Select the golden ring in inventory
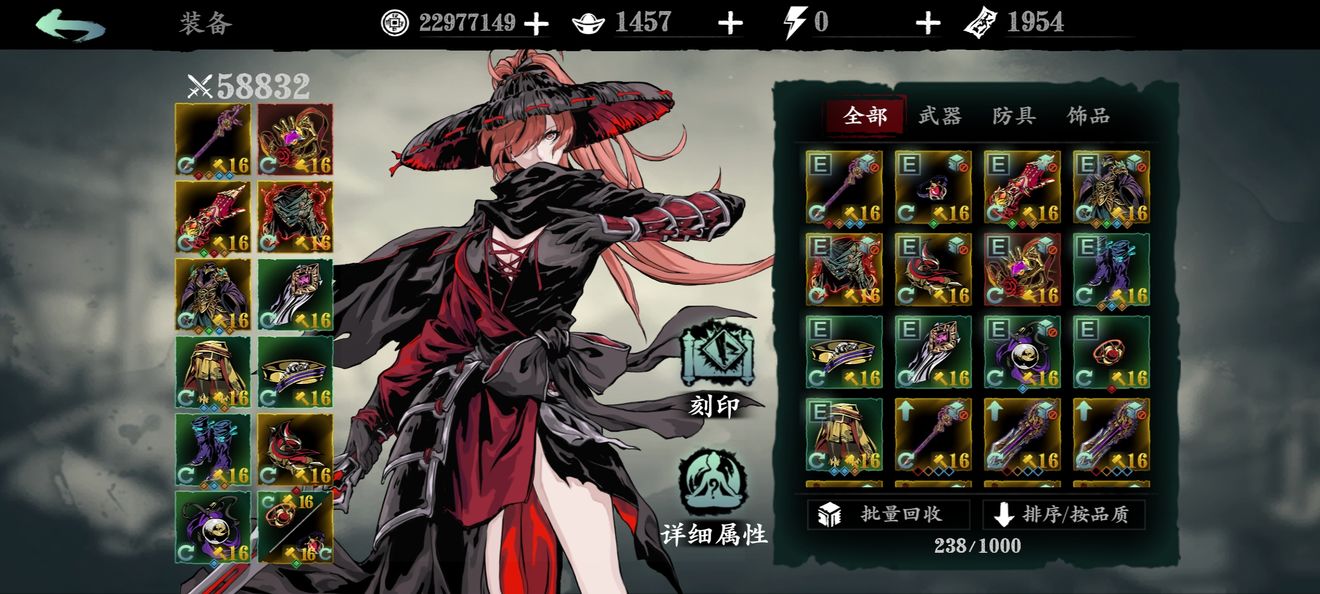 pos(844,352)
